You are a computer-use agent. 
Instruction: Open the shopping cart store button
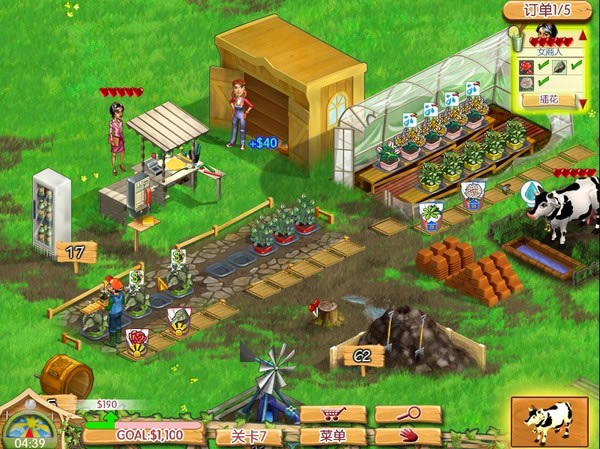332,415
